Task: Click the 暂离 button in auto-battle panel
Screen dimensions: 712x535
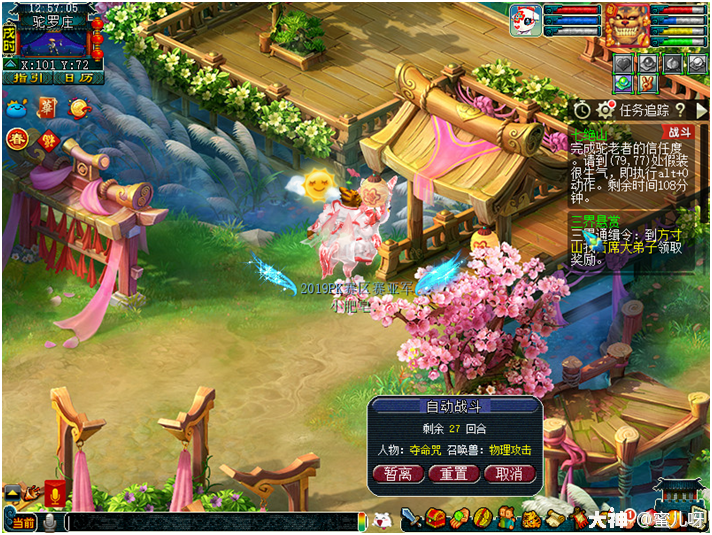Action: pos(398,474)
